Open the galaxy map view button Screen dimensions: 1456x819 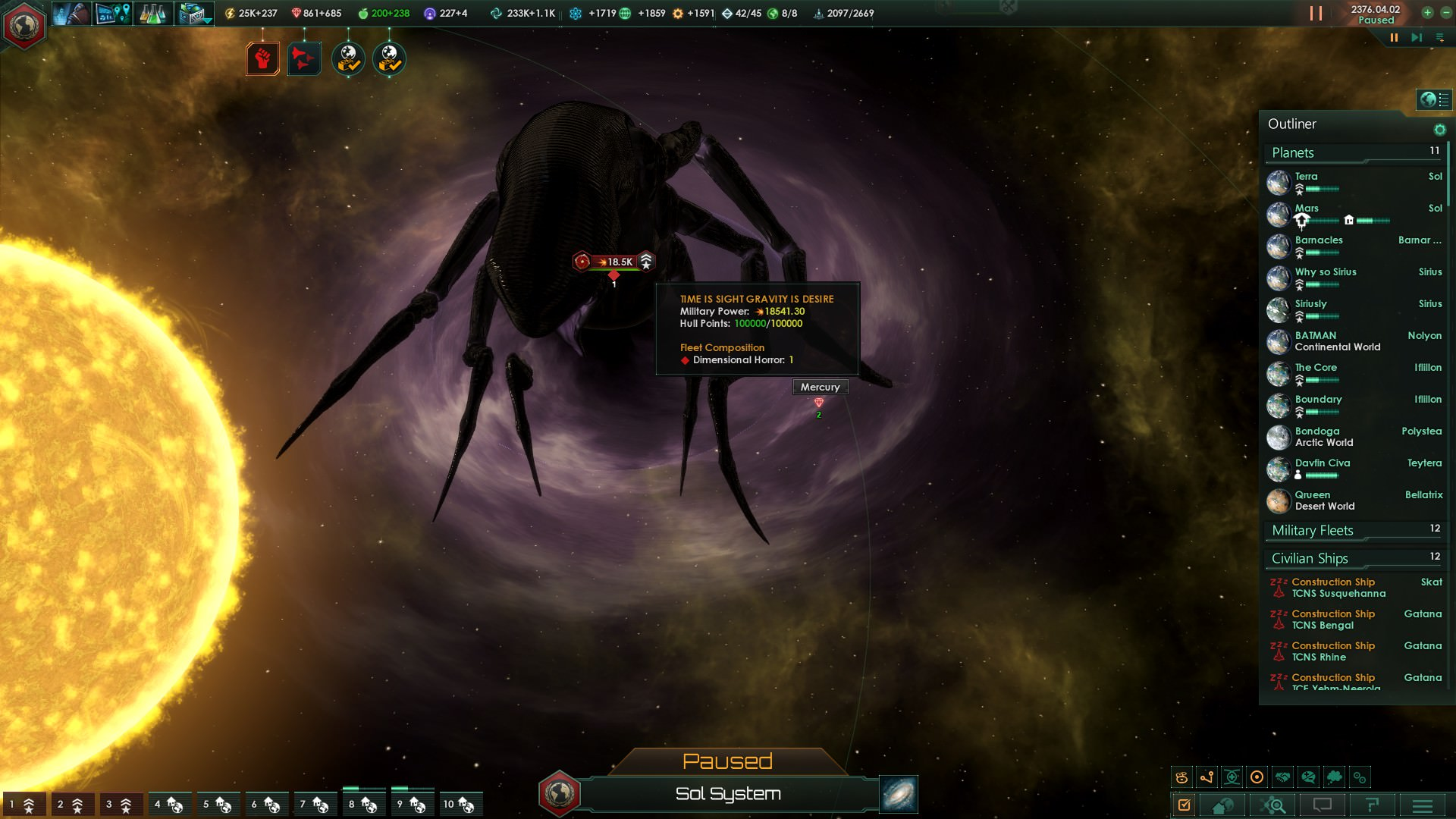point(899,794)
